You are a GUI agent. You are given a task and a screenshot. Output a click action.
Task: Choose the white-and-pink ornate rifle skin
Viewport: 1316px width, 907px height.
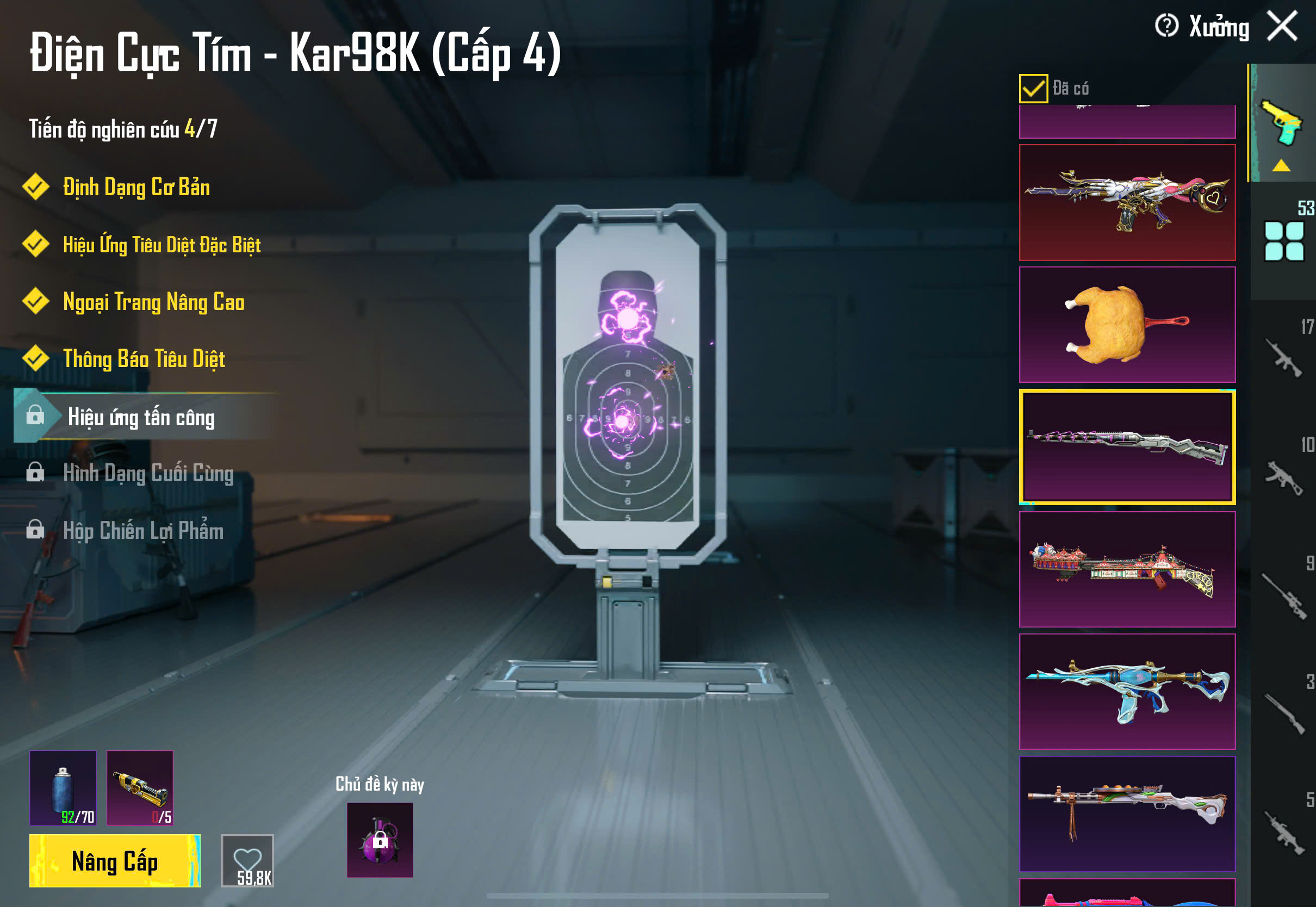pos(1127,202)
